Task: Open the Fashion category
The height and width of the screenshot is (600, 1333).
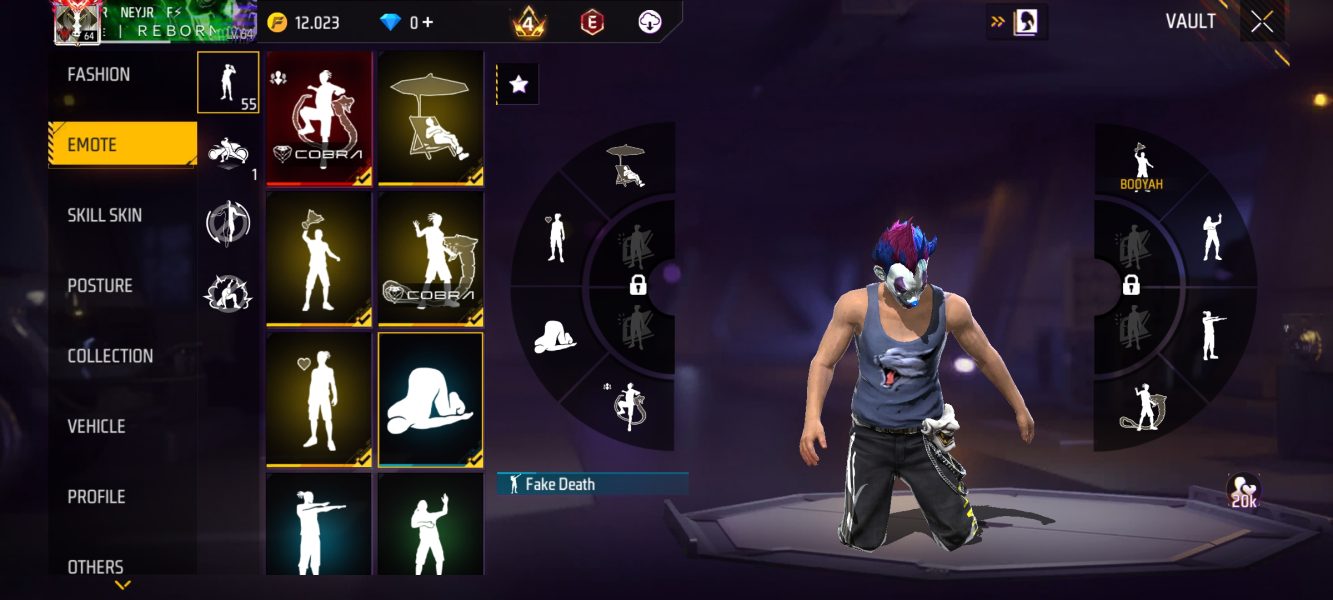Action: [99, 75]
